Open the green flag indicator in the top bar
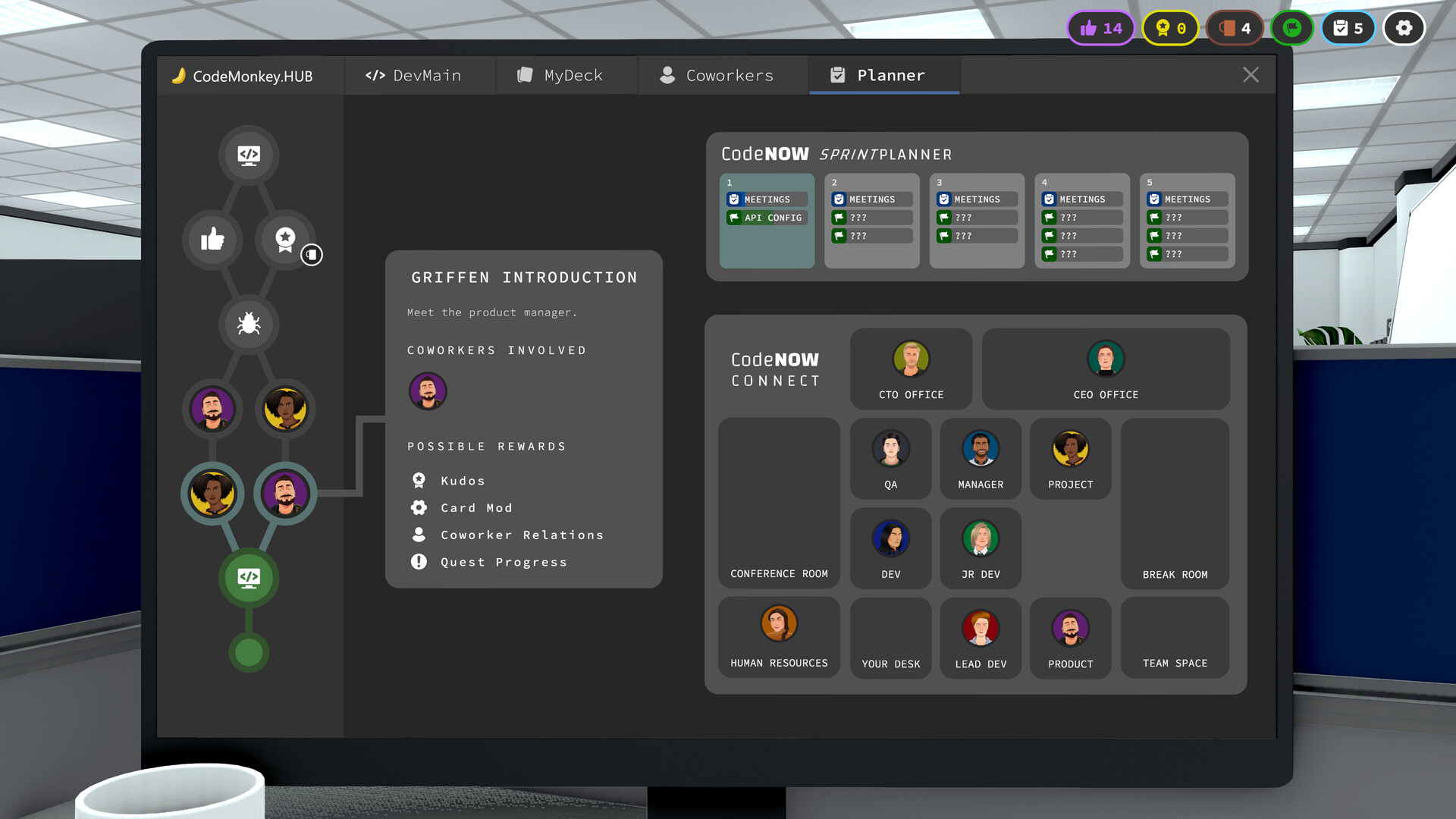 [1292, 27]
